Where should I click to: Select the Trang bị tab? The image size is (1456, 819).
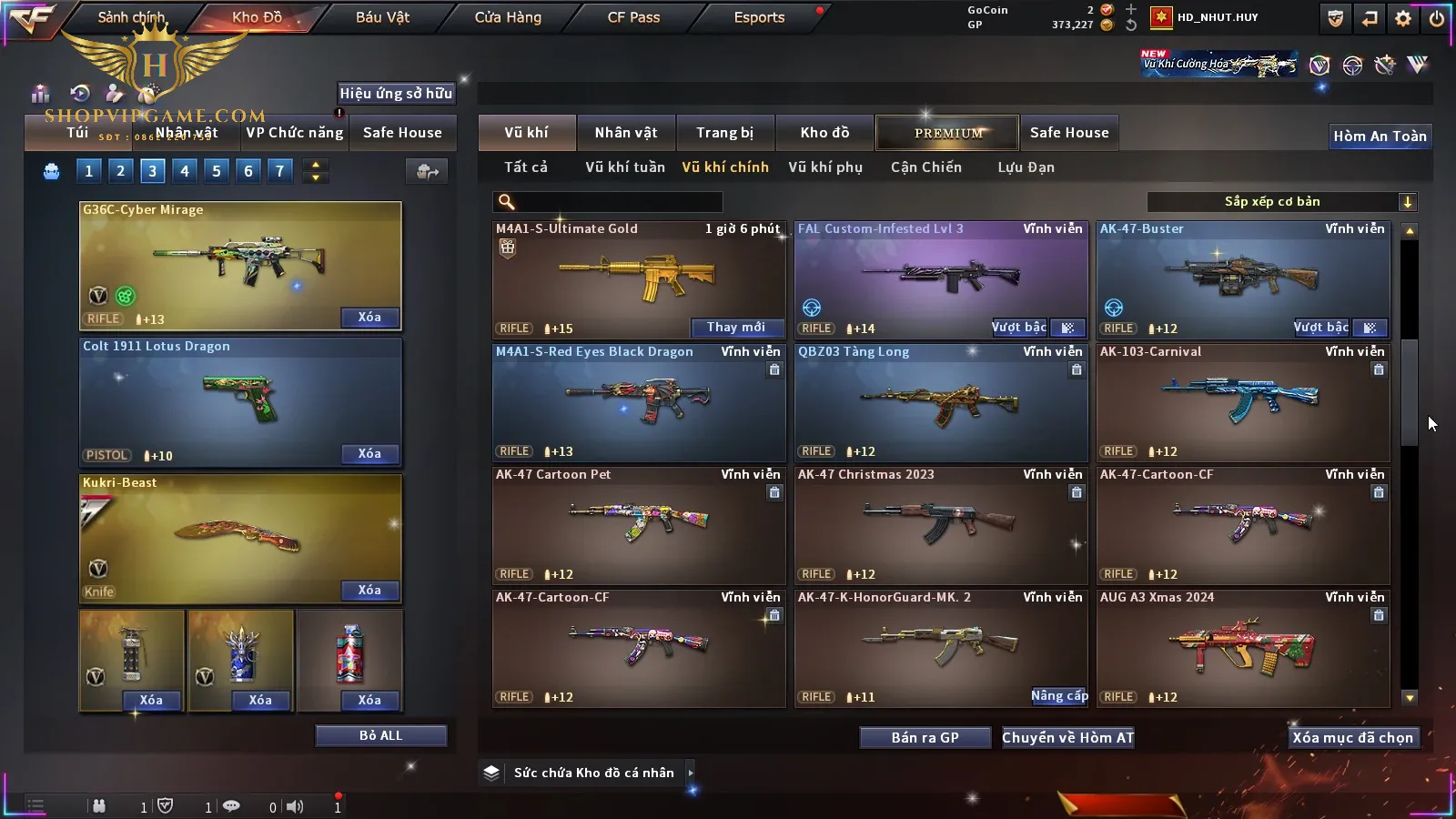[x=725, y=133]
